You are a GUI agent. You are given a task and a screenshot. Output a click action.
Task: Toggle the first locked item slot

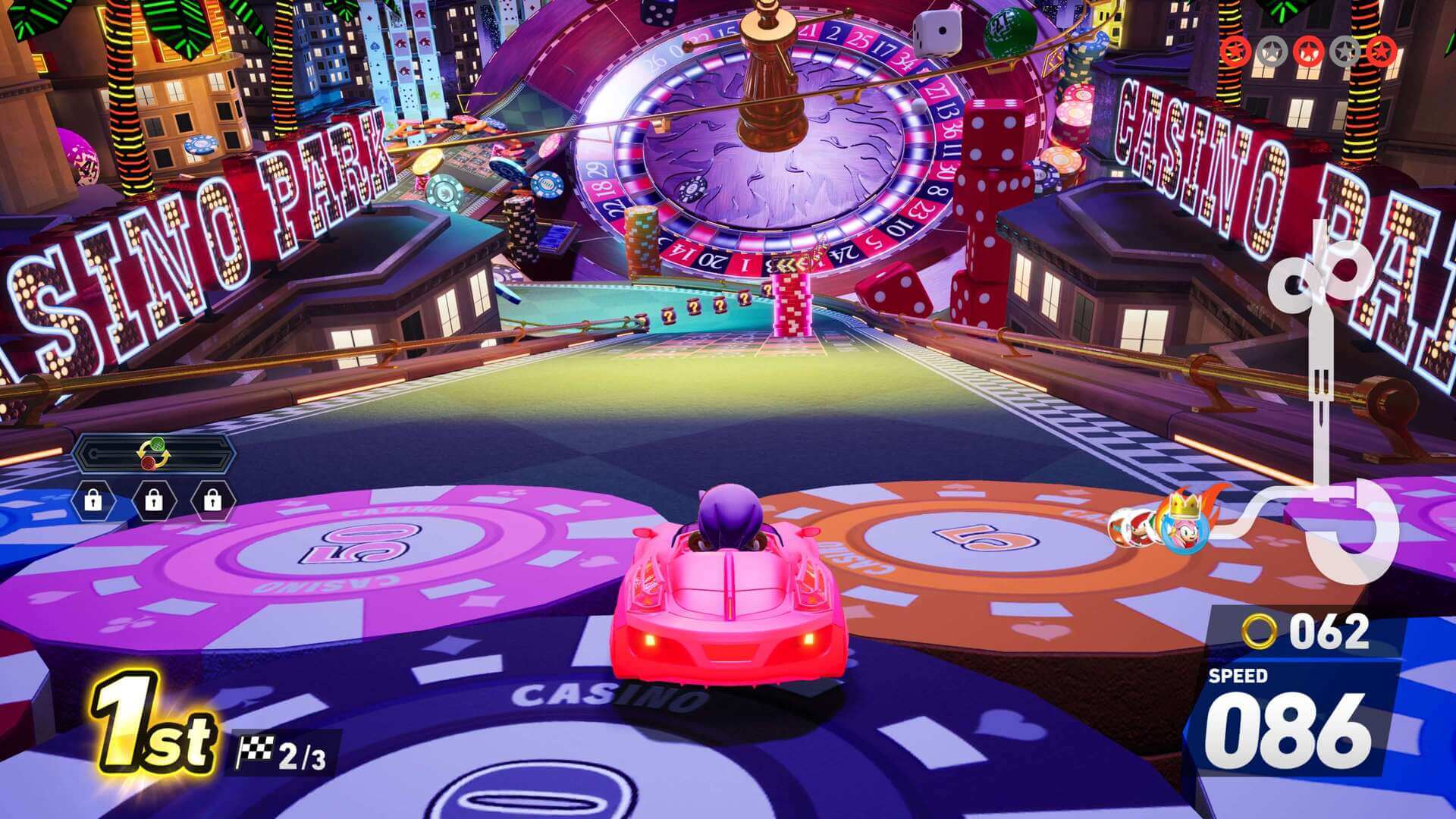click(93, 500)
